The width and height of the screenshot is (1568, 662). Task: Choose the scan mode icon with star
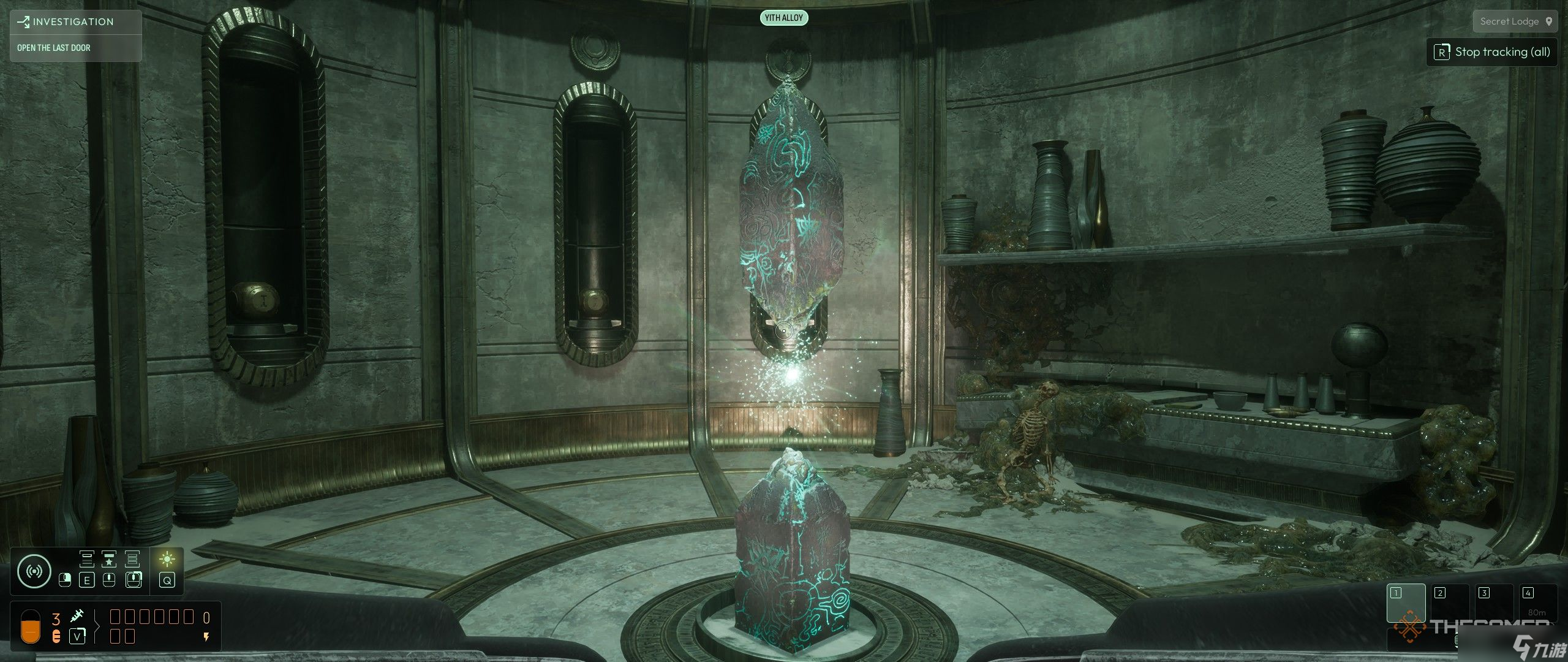pyautogui.click(x=109, y=559)
